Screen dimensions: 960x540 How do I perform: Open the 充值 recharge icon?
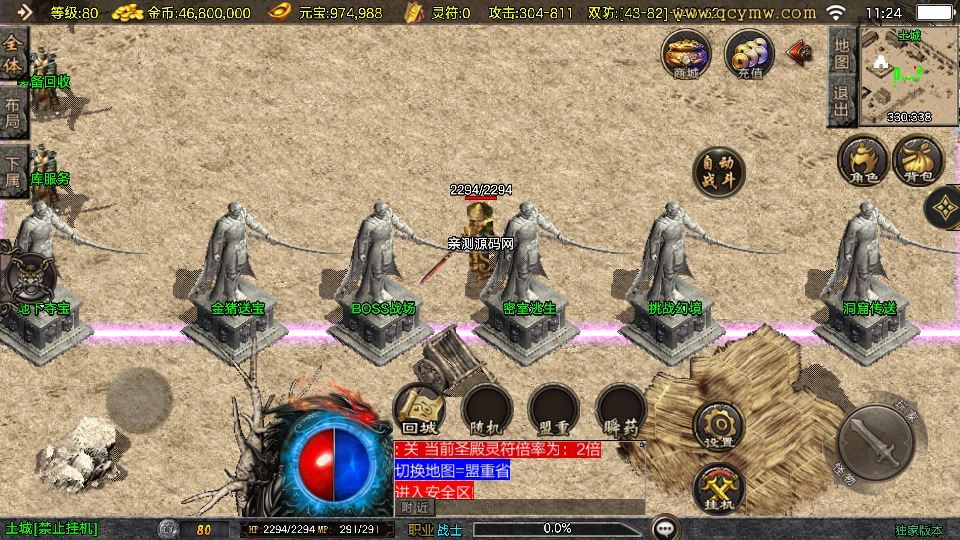[750, 54]
